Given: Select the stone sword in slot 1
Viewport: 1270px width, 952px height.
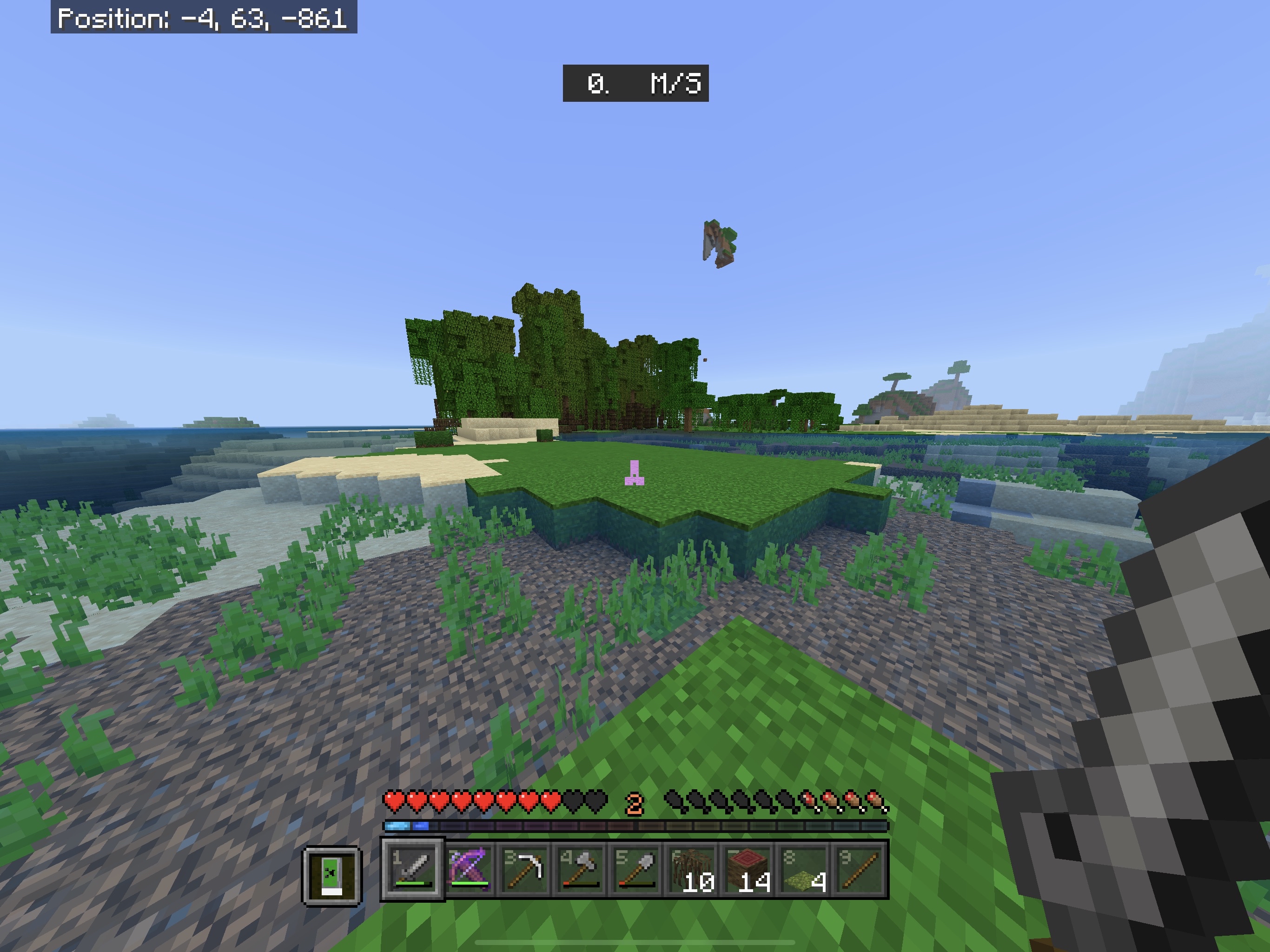Looking at the screenshot, I should point(412,869).
